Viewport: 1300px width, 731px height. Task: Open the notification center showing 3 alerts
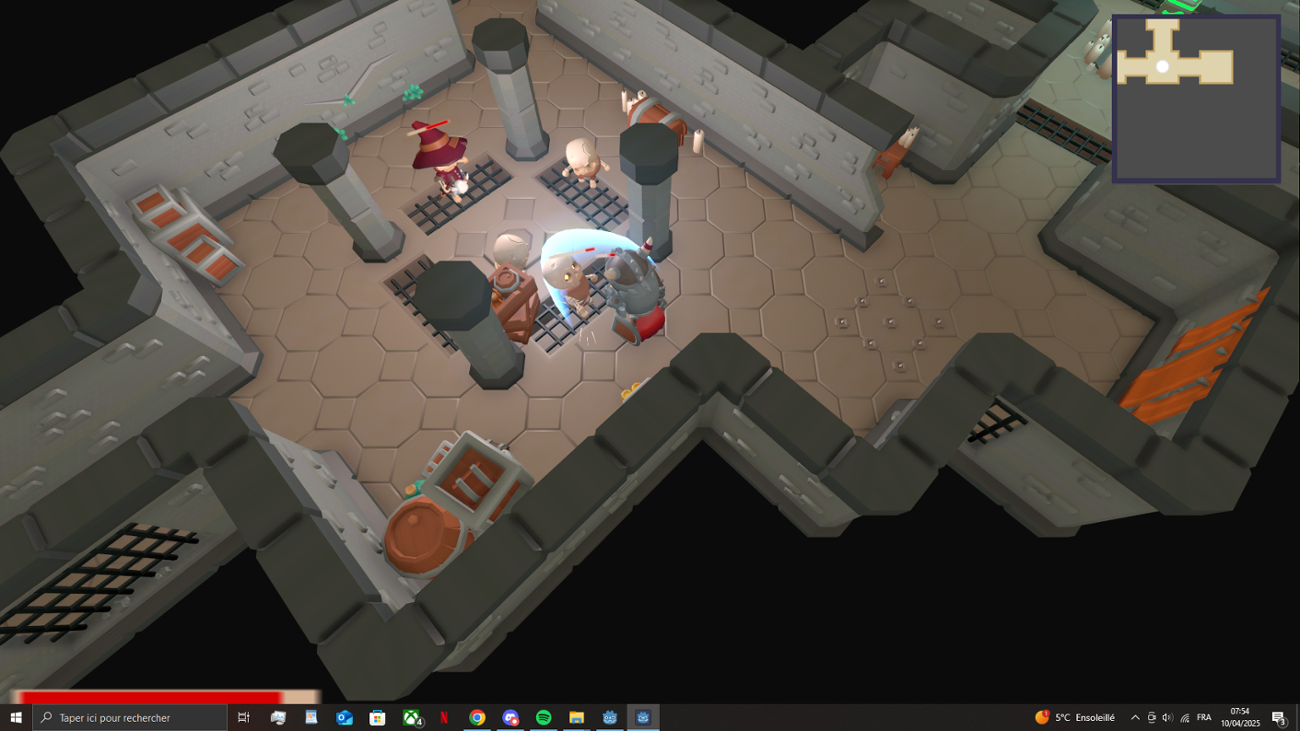[x=1280, y=717]
